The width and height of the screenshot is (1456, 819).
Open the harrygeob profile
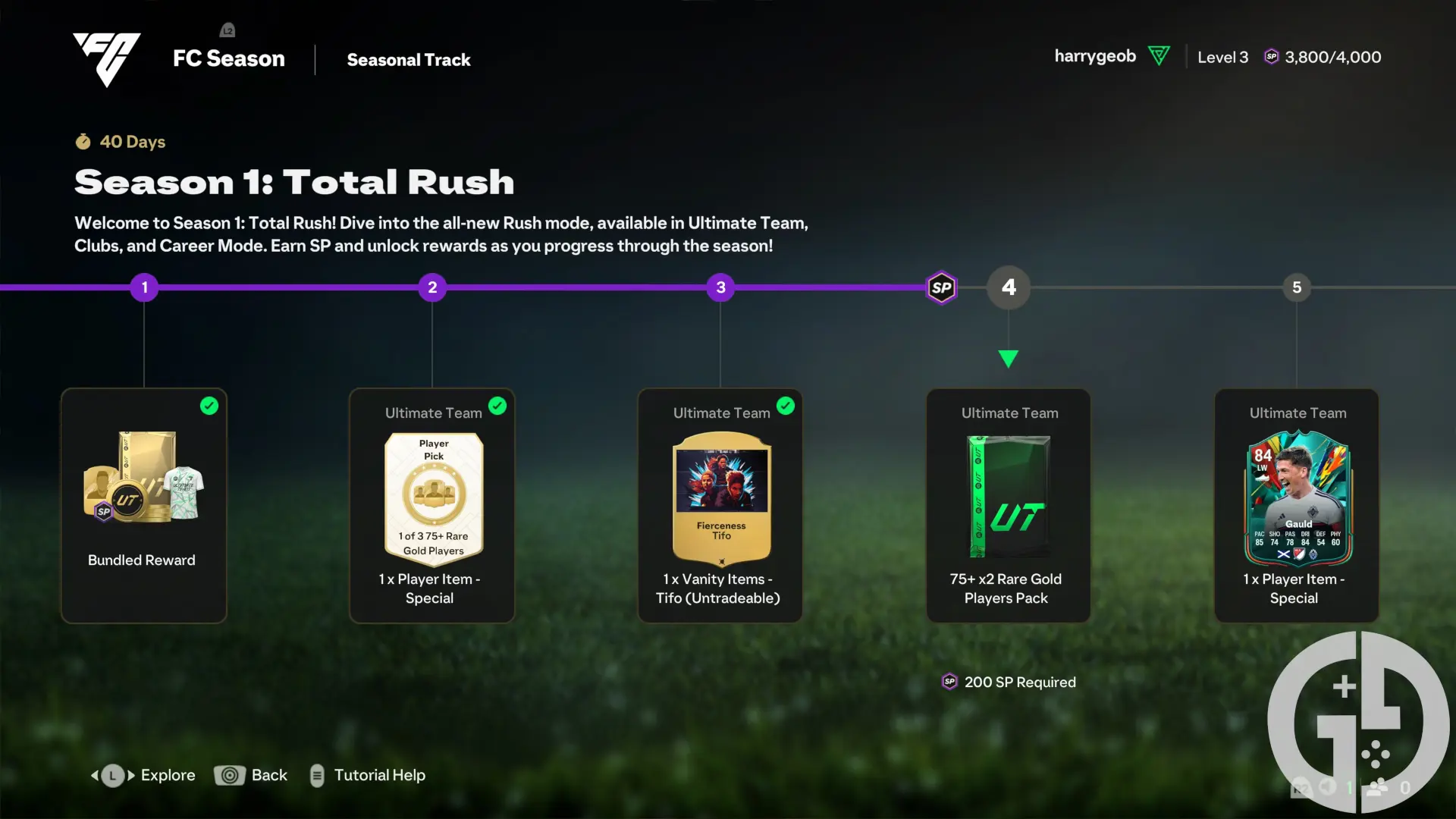(x=1095, y=57)
